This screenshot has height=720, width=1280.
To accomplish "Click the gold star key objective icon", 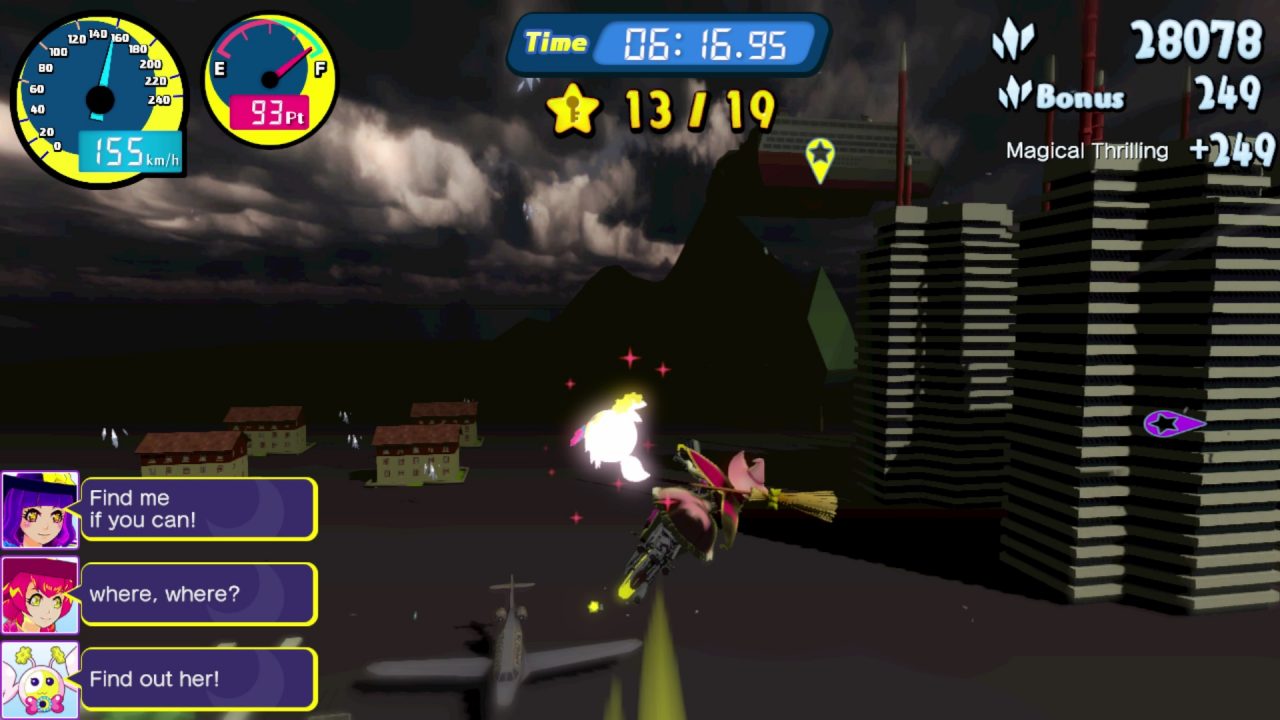I will (573, 109).
